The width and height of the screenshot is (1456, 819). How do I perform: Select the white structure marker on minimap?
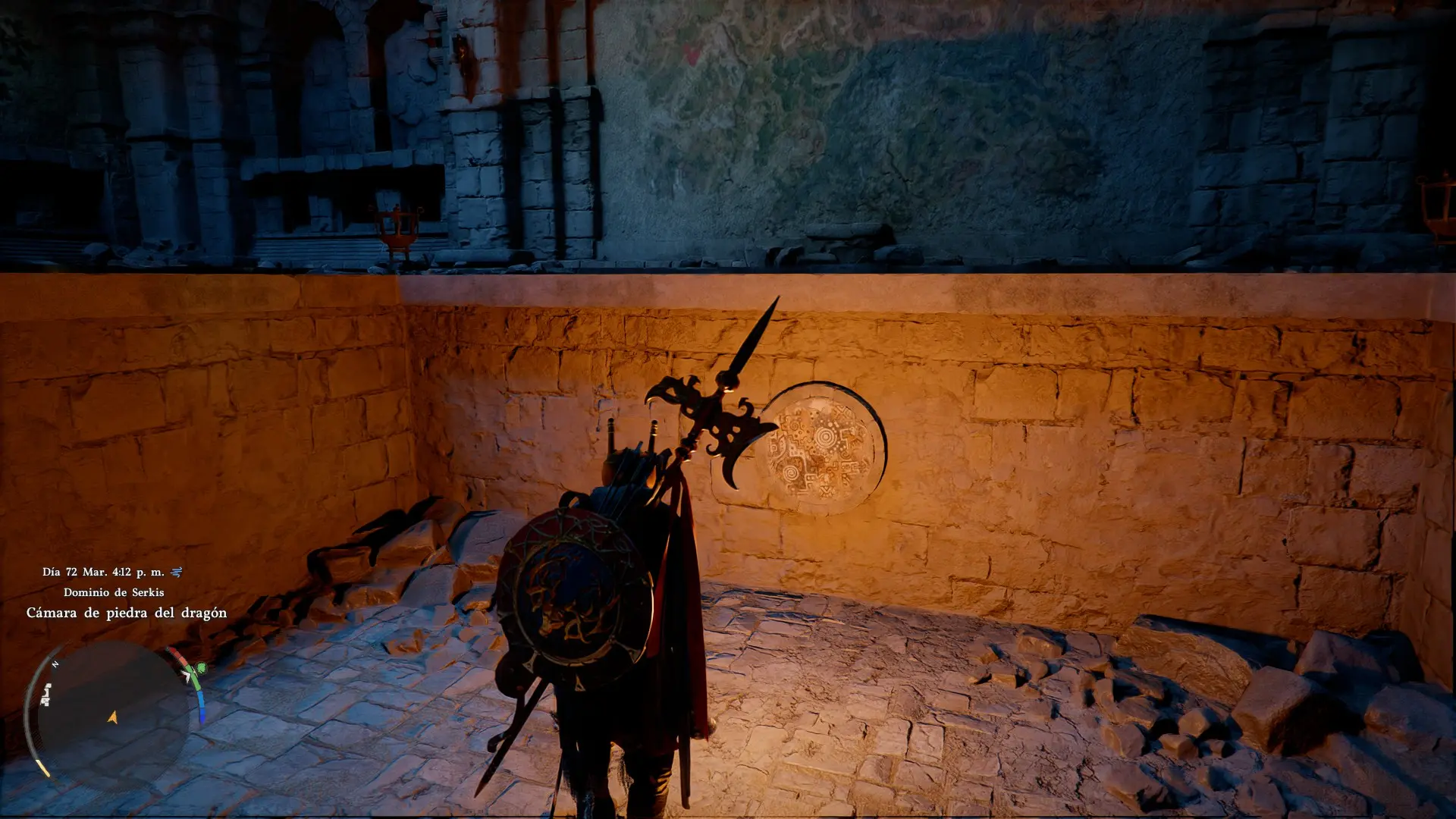coord(46,694)
